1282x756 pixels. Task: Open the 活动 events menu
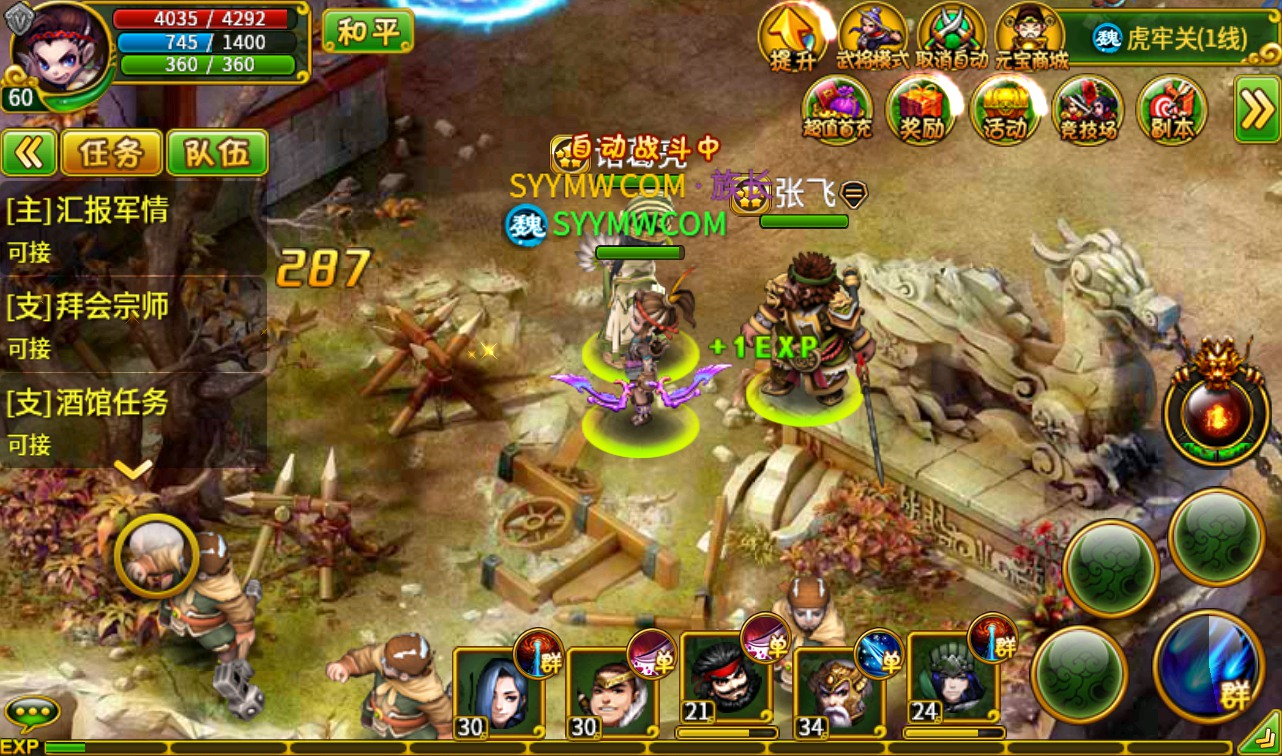(x=1004, y=109)
